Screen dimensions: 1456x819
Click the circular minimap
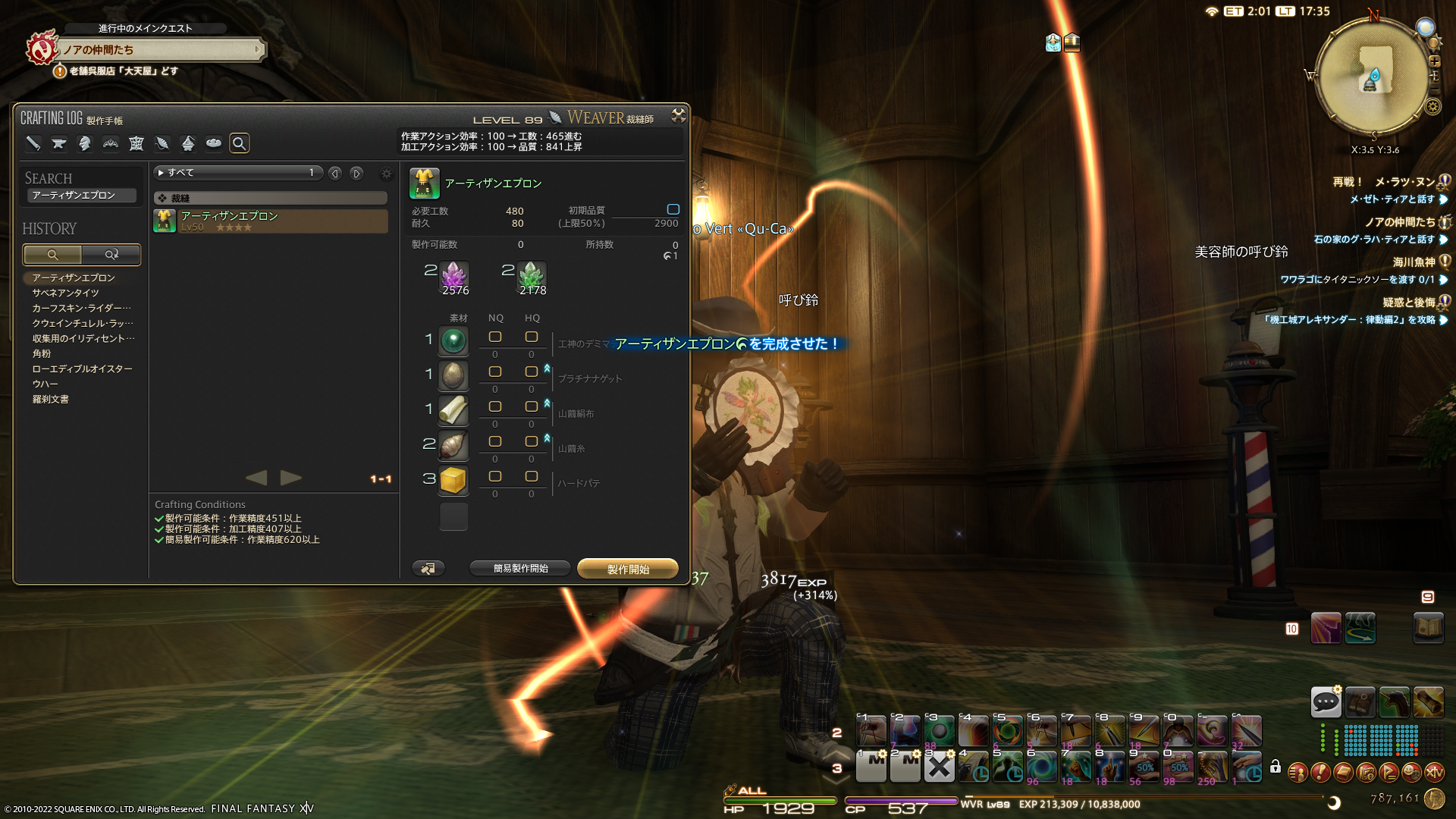click(1372, 77)
